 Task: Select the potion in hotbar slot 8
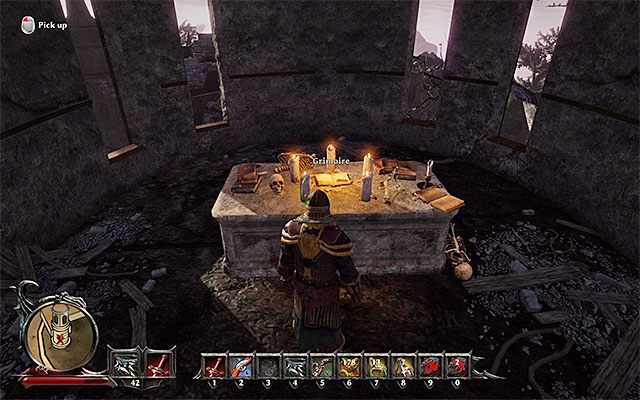pyautogui.click(x=404, y=366)
